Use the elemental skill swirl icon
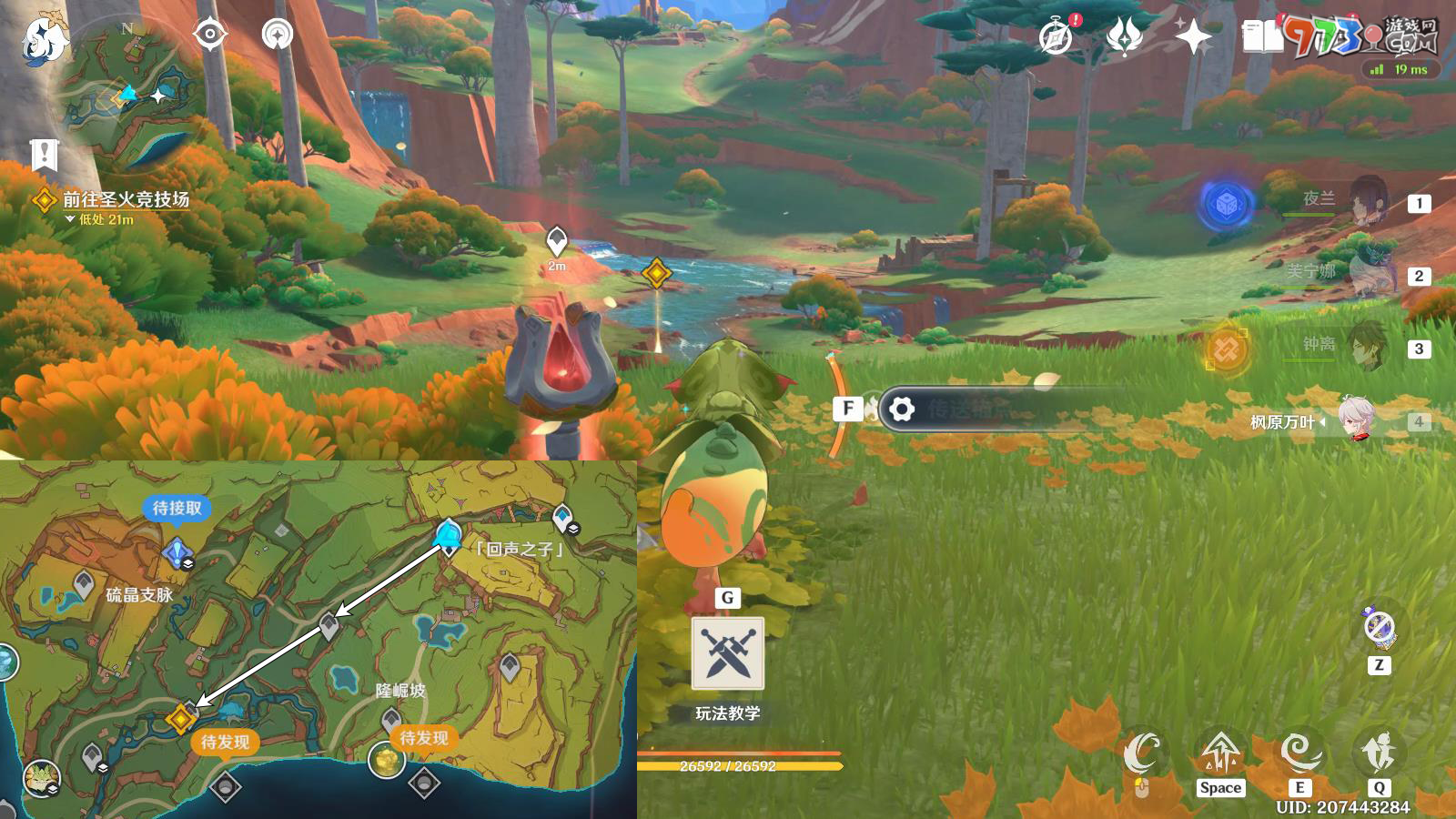Viewport: 1456px width, 819px height. coord(1299,752)
